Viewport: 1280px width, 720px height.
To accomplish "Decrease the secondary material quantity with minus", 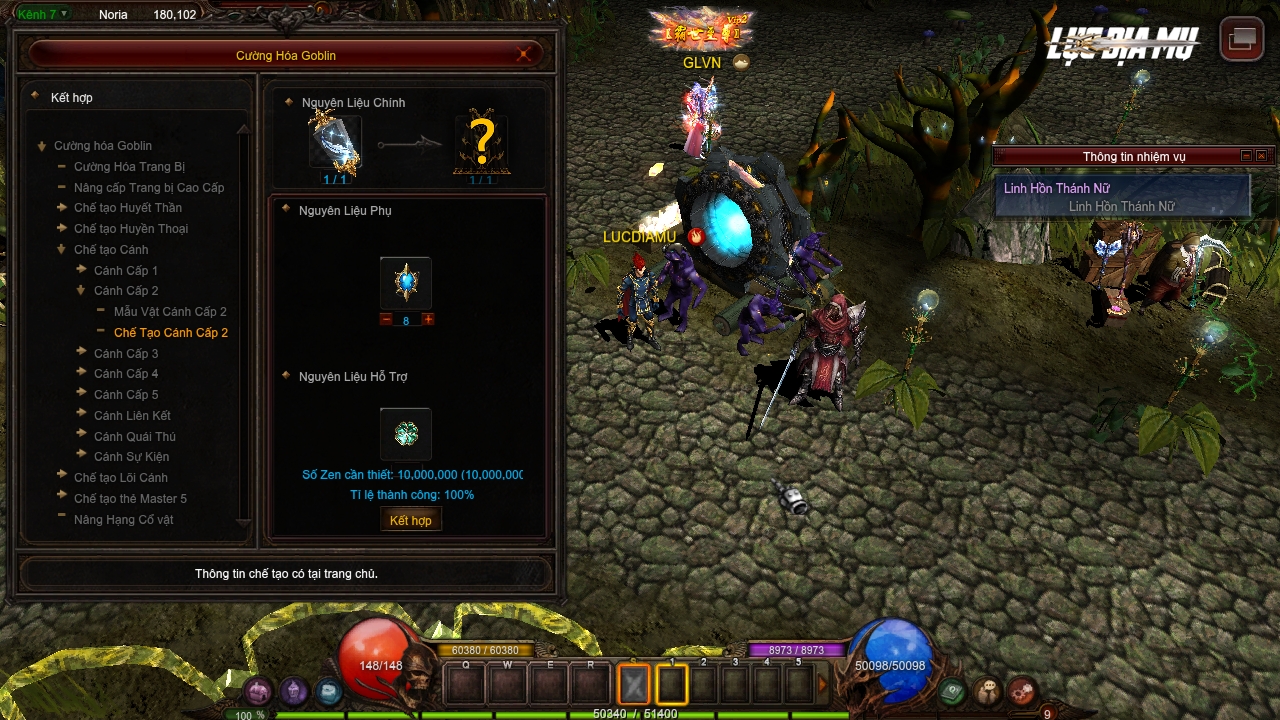I will pos(386,320).
